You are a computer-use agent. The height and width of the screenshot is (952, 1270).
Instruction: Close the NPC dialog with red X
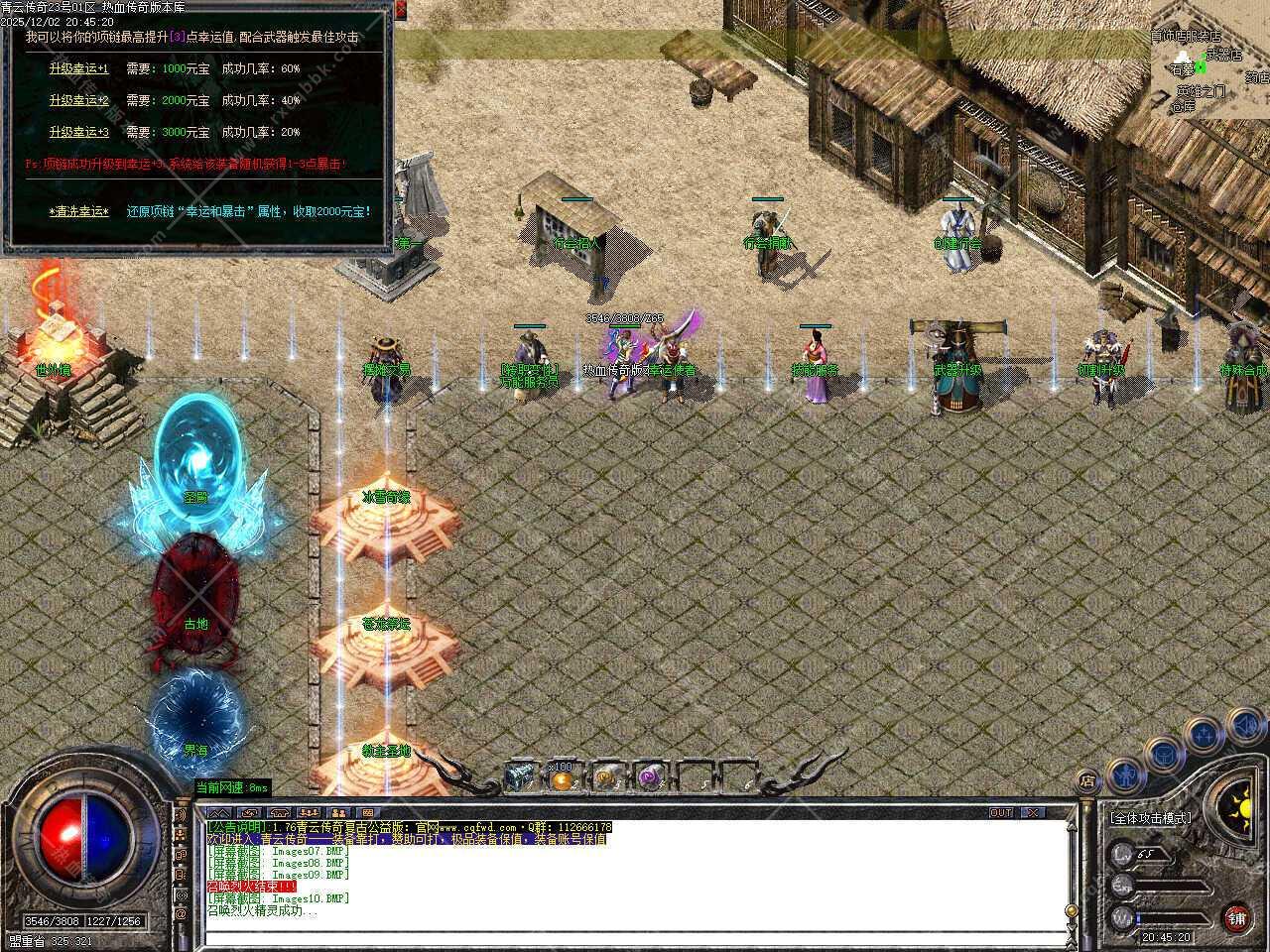[400, 9]
